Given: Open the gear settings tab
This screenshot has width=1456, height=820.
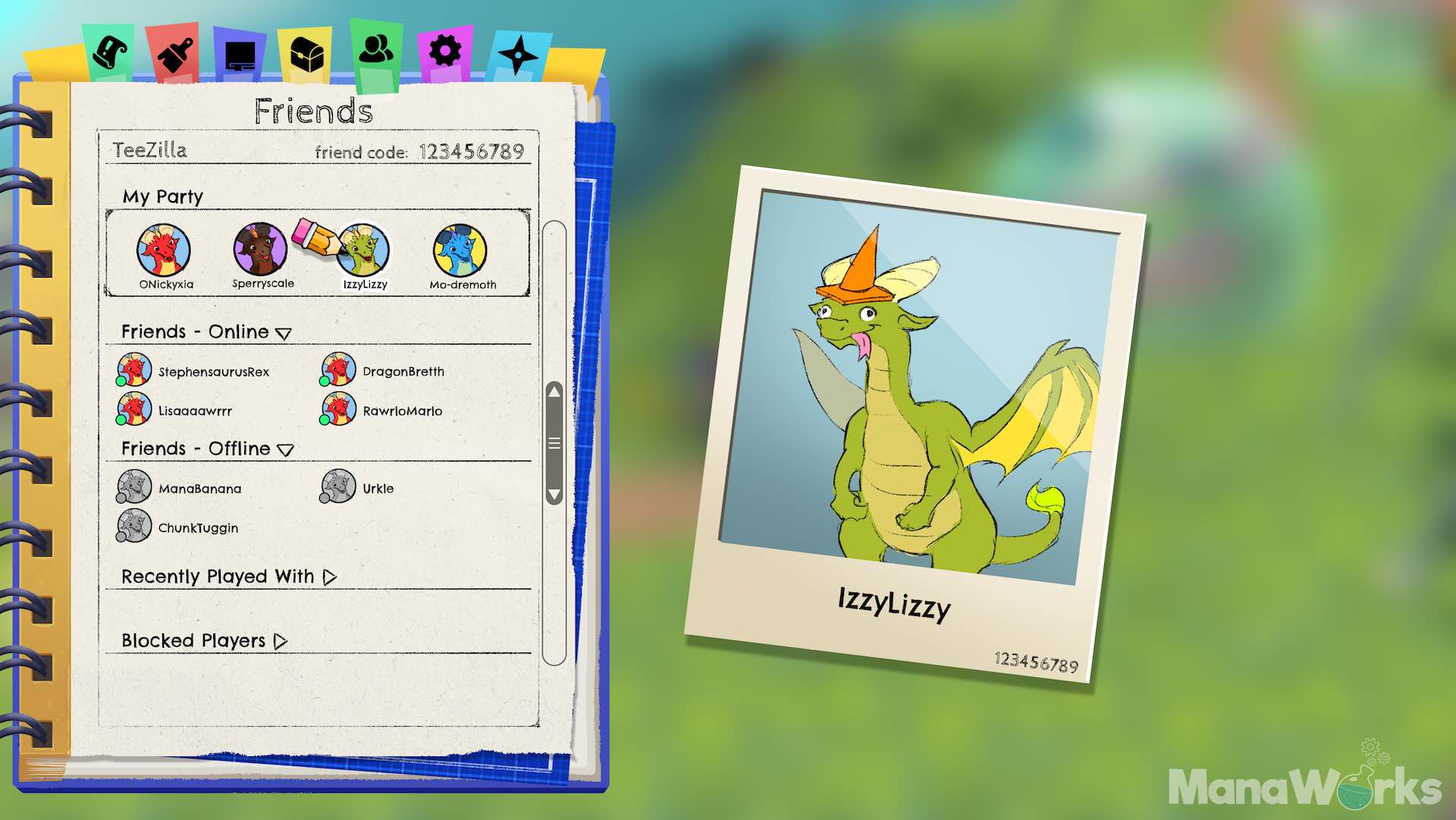Looking at the screenshot, I should (x=444, y=52).
